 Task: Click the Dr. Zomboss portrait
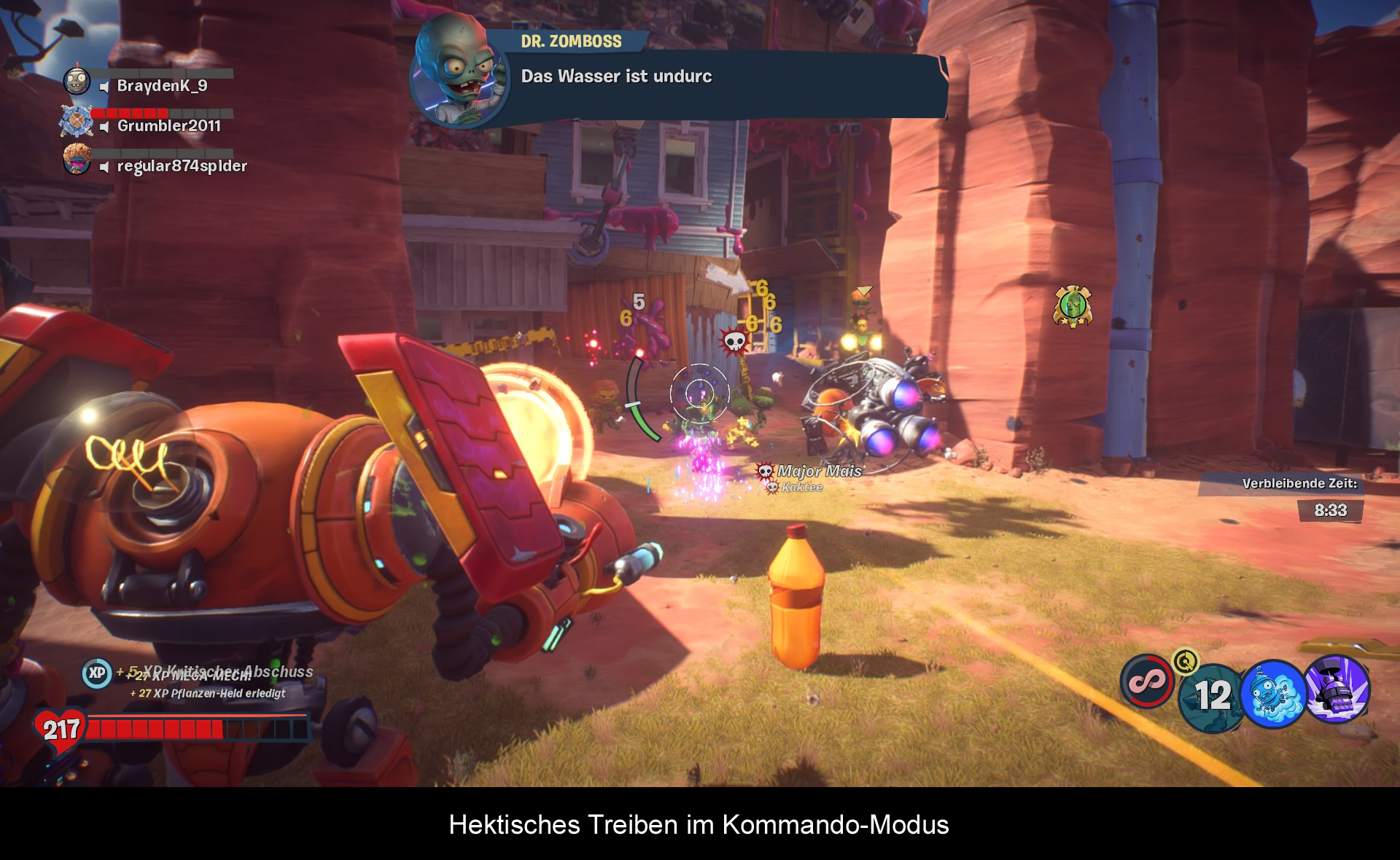tap(456, 71)
